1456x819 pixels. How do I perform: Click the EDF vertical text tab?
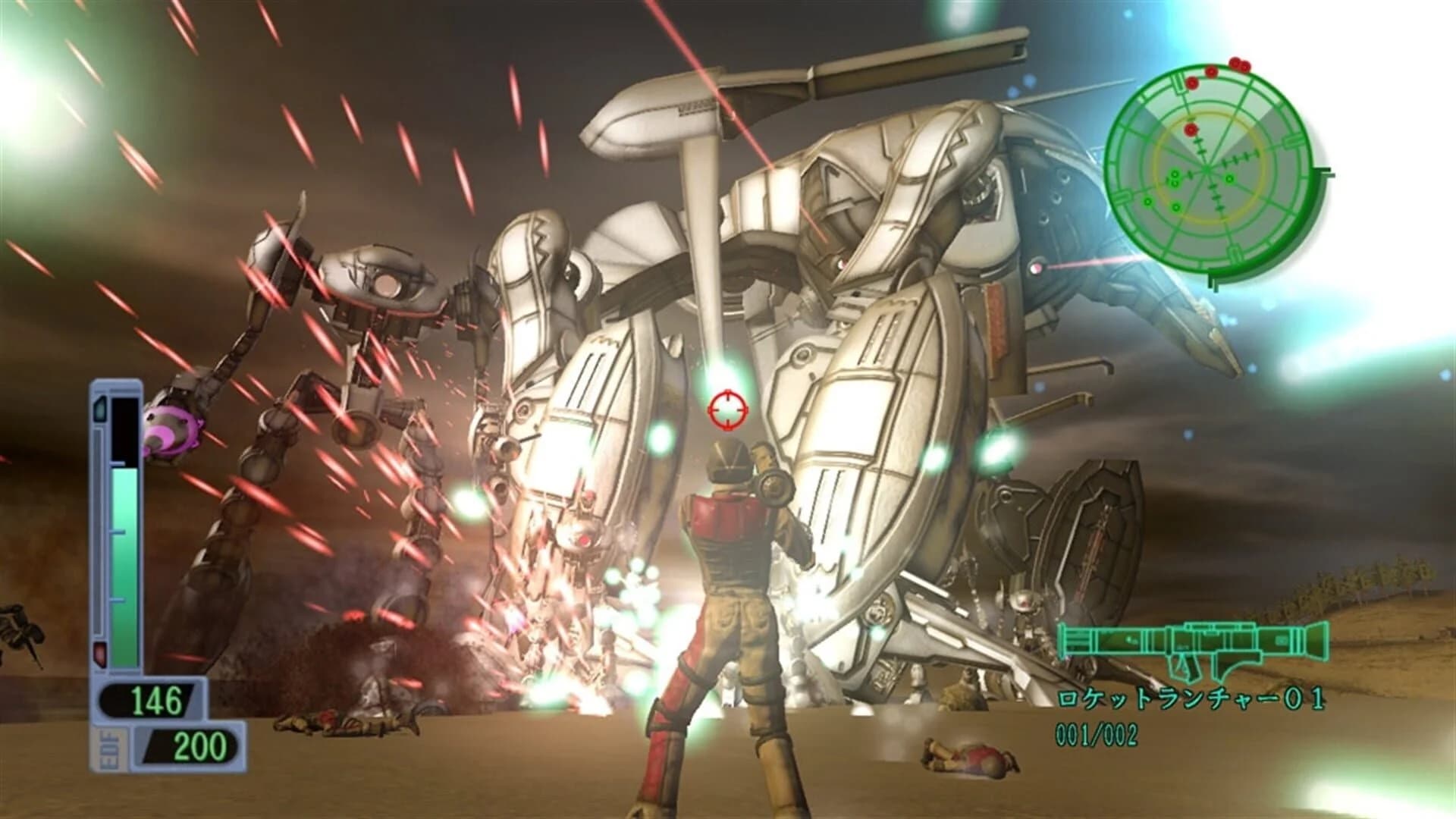coord(109,748)
